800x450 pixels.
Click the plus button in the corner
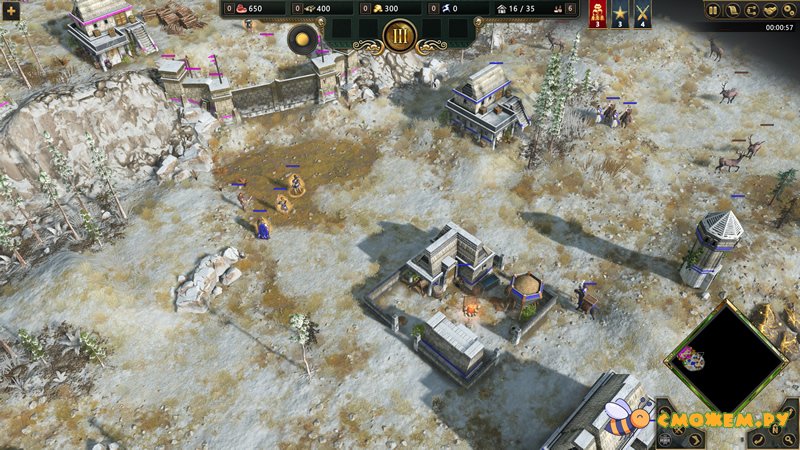(11, 10)
